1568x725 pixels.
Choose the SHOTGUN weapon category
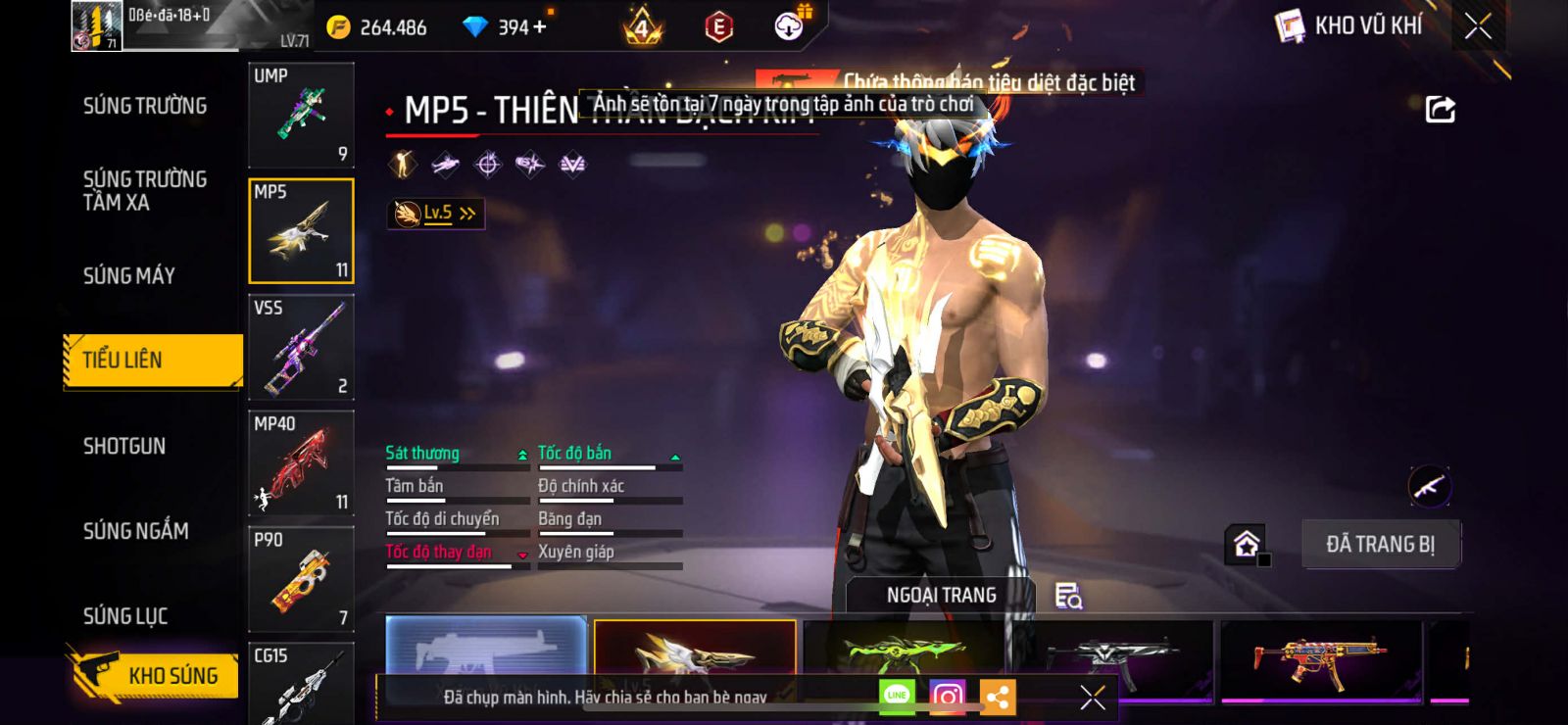(124, 447)
